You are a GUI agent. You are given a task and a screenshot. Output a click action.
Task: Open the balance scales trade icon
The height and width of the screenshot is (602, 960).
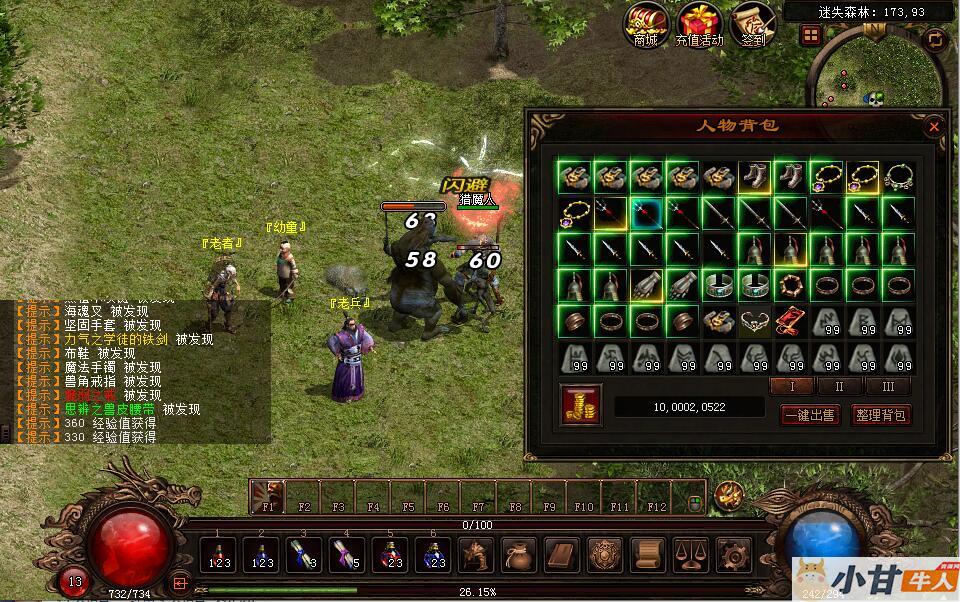tap(691, 555)
